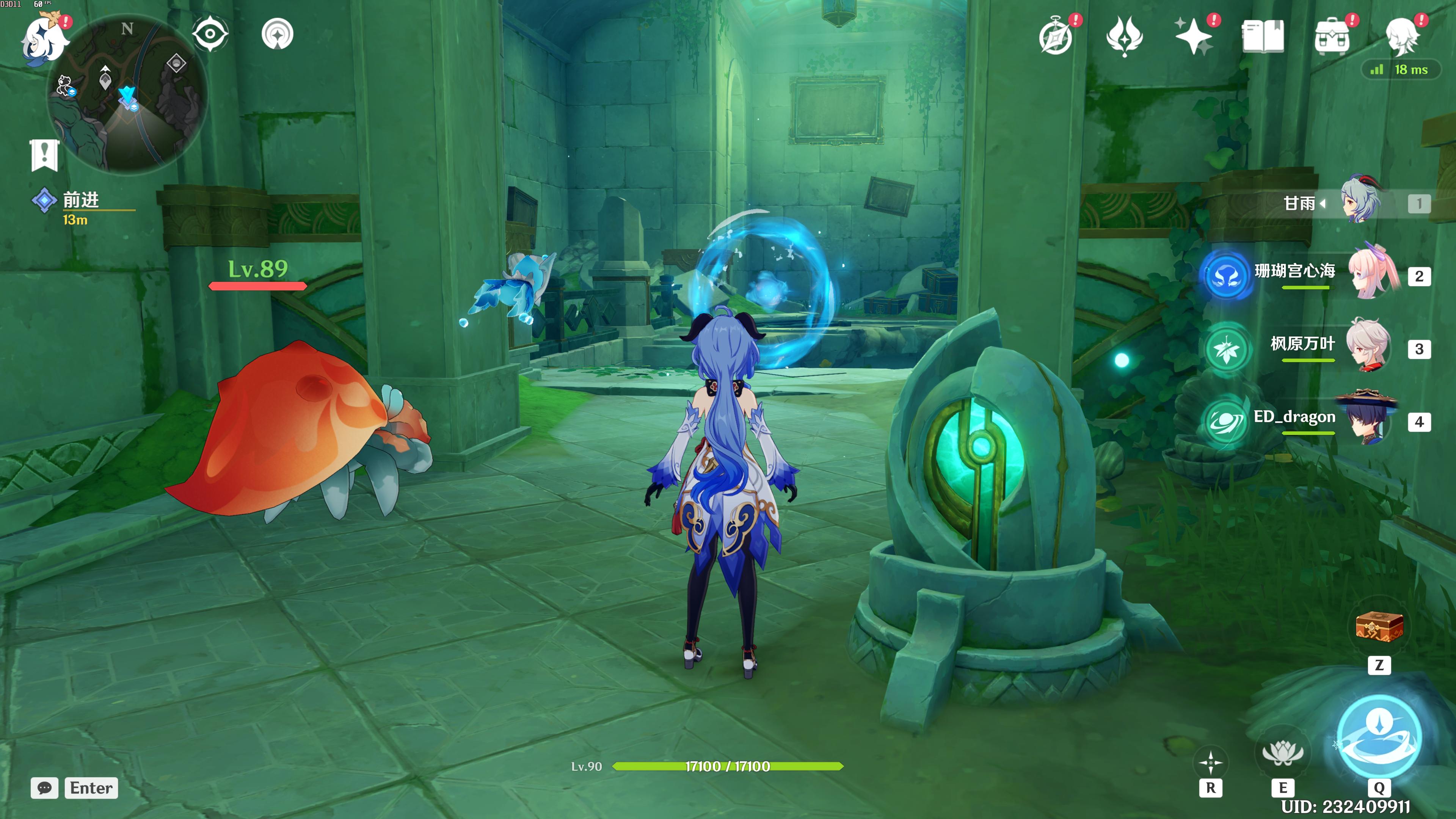
Task: Activate the elemental burst skill
Action: click(1379, 736)
